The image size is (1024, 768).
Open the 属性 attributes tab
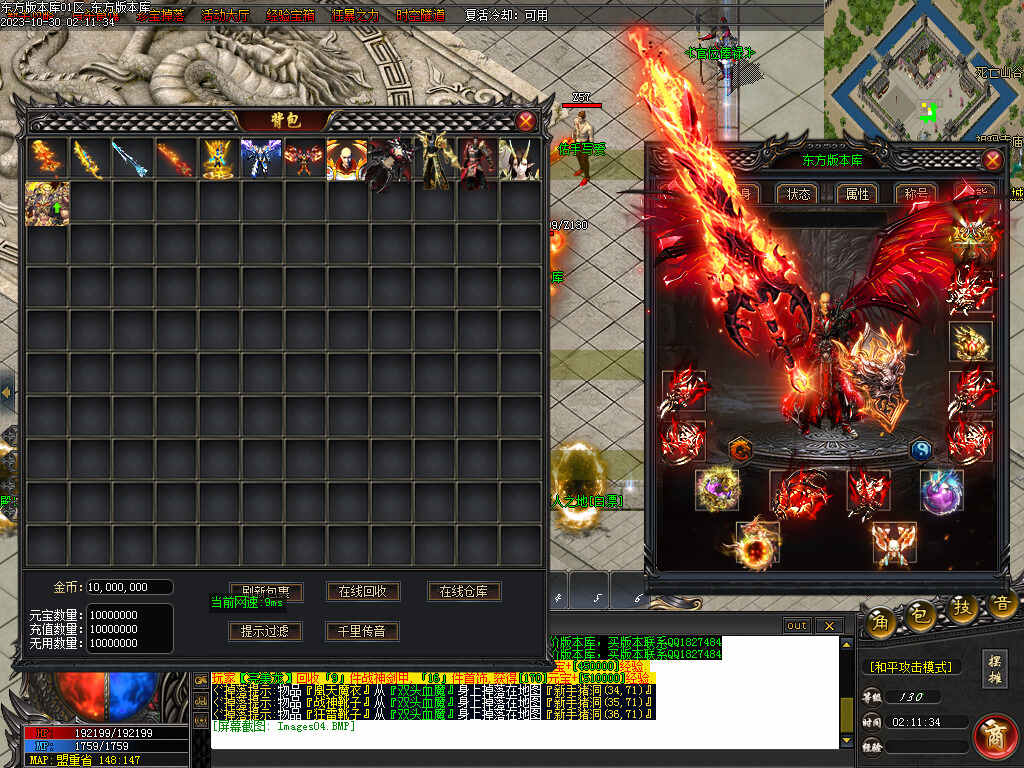857,194
